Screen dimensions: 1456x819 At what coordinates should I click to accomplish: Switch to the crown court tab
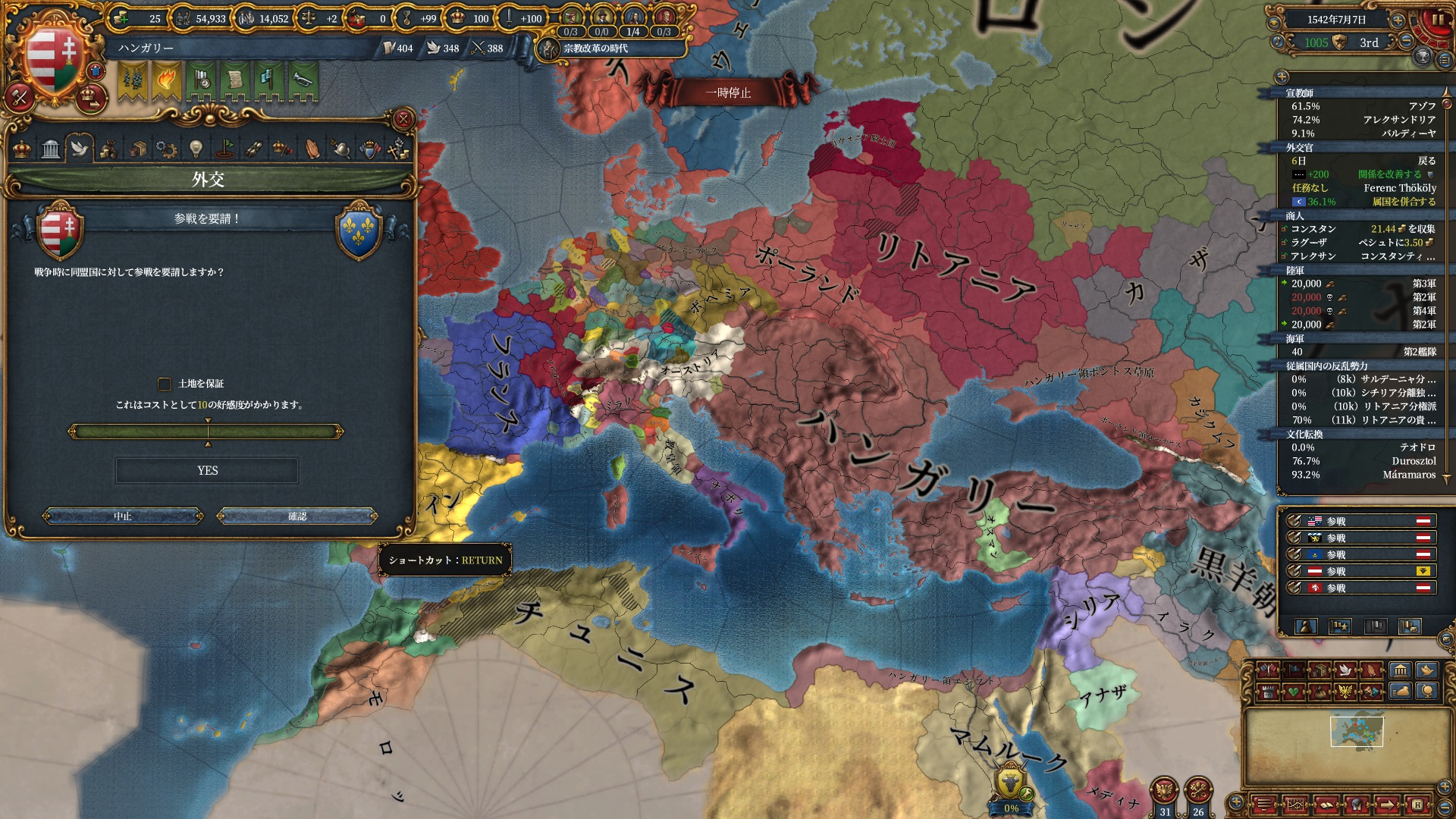[22, 149]
